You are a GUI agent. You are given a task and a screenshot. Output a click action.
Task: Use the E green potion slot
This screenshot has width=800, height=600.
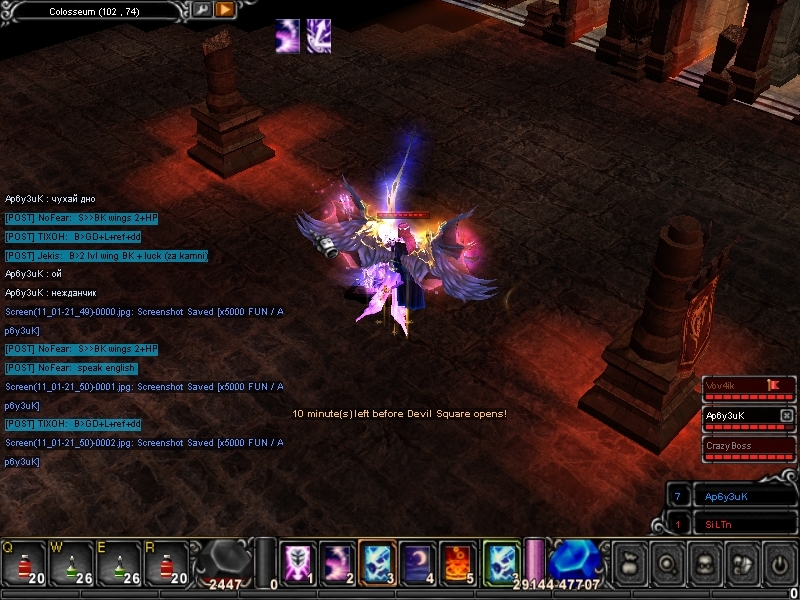(x=117, y=563)
